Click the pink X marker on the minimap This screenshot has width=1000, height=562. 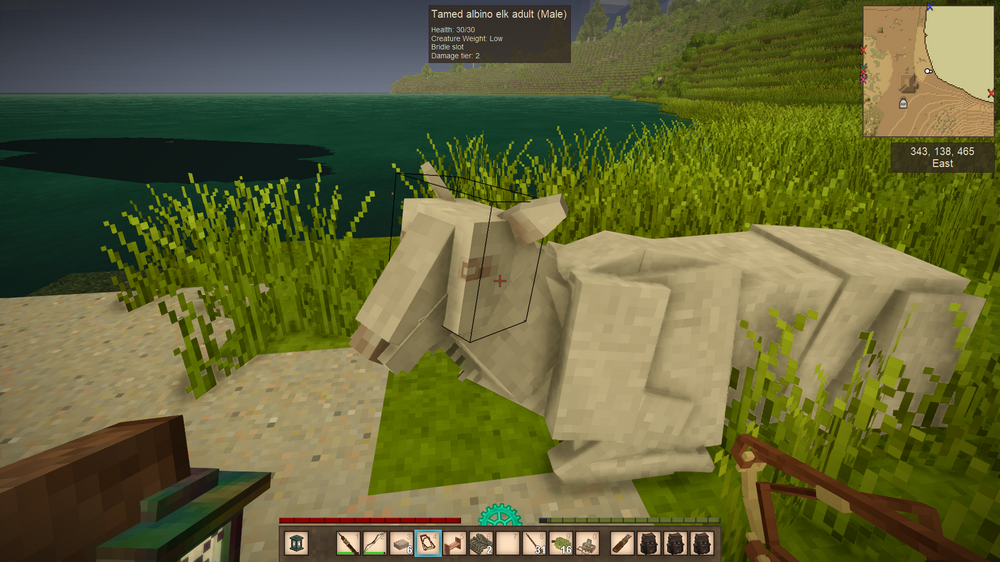(x=864, y=78)
